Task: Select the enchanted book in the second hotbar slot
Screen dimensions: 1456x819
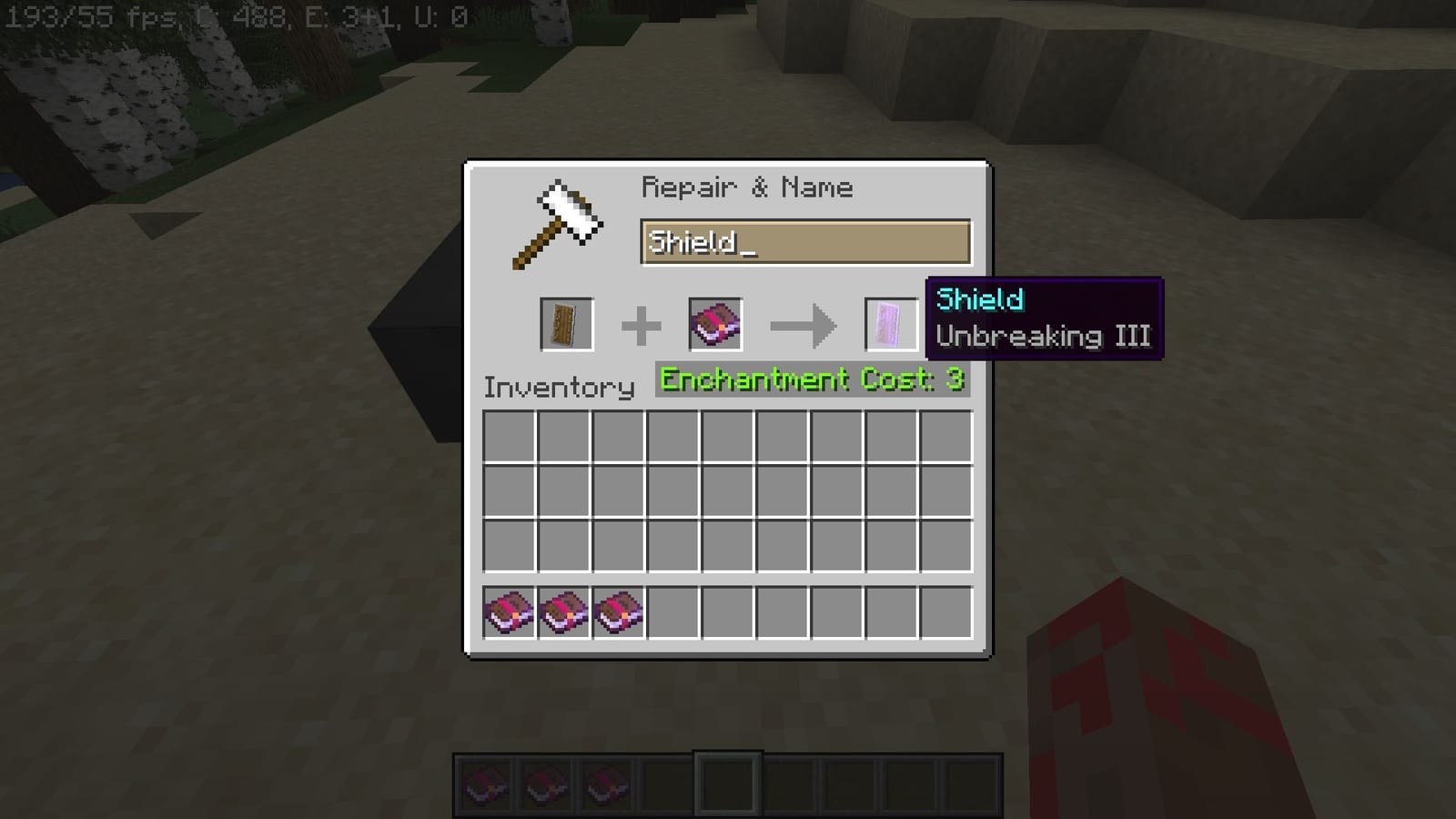Action: (544, 781)
